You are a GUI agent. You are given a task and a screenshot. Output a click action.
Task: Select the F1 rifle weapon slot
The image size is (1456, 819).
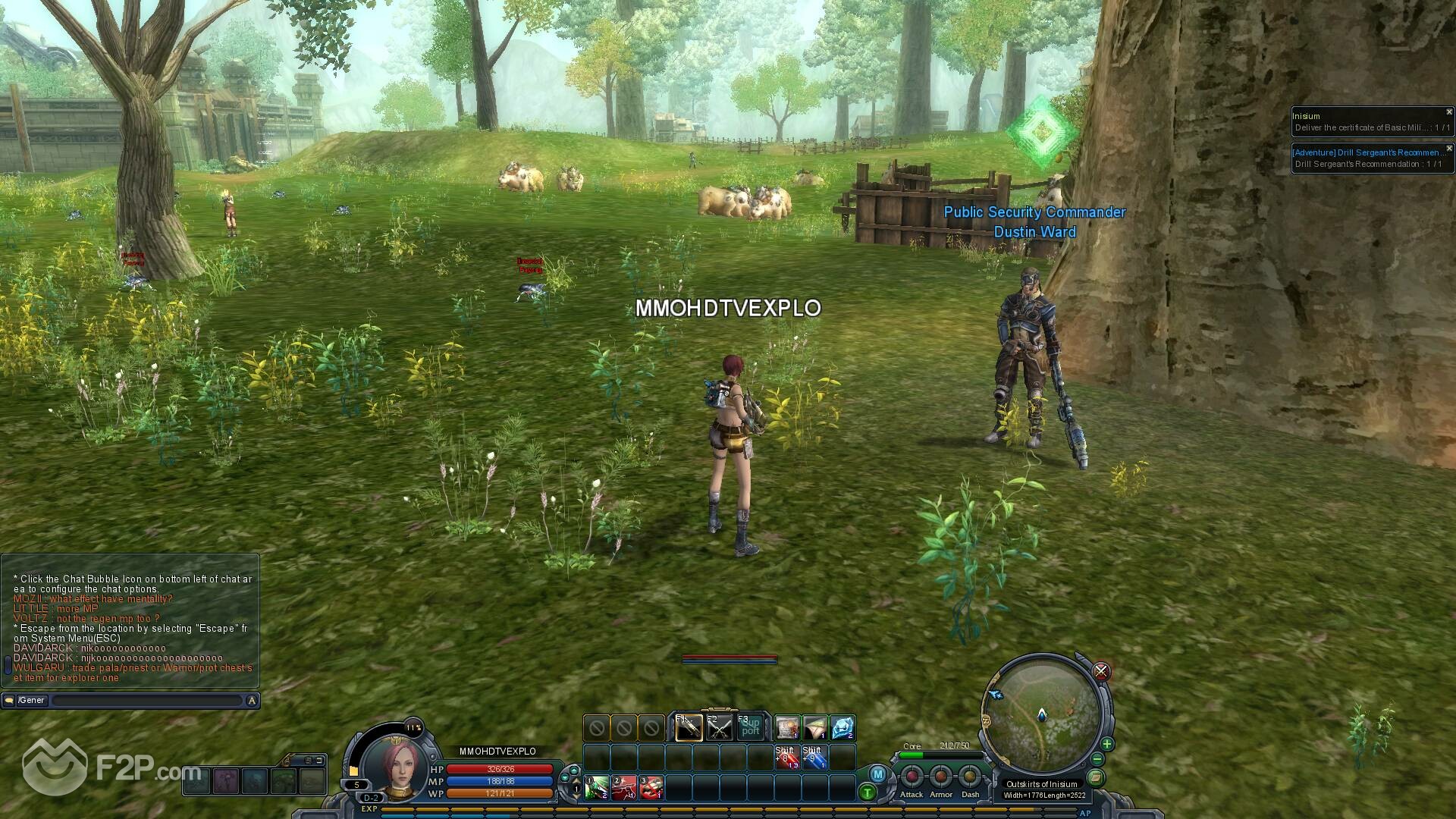[688, 729]
